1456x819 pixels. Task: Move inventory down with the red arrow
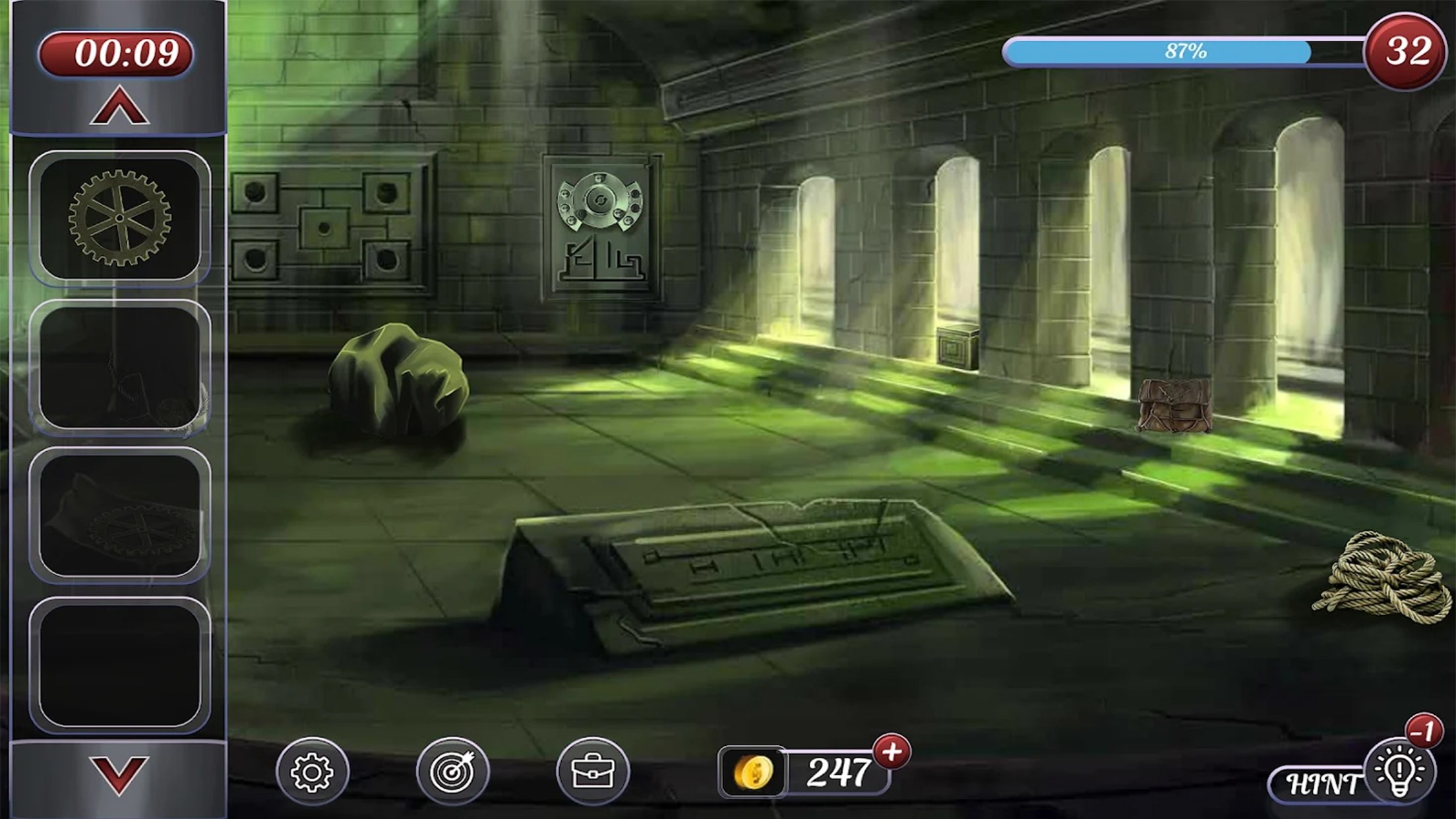click(119, 775)
